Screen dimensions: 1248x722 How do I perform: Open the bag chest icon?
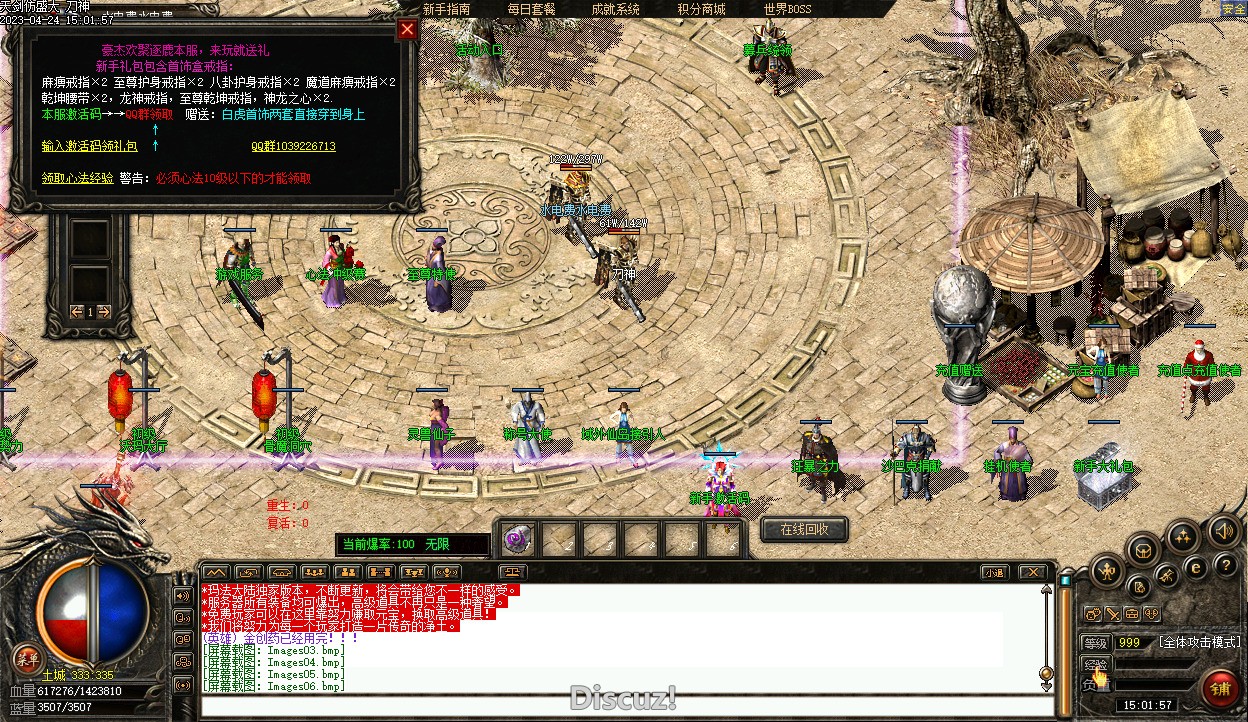1143,550
